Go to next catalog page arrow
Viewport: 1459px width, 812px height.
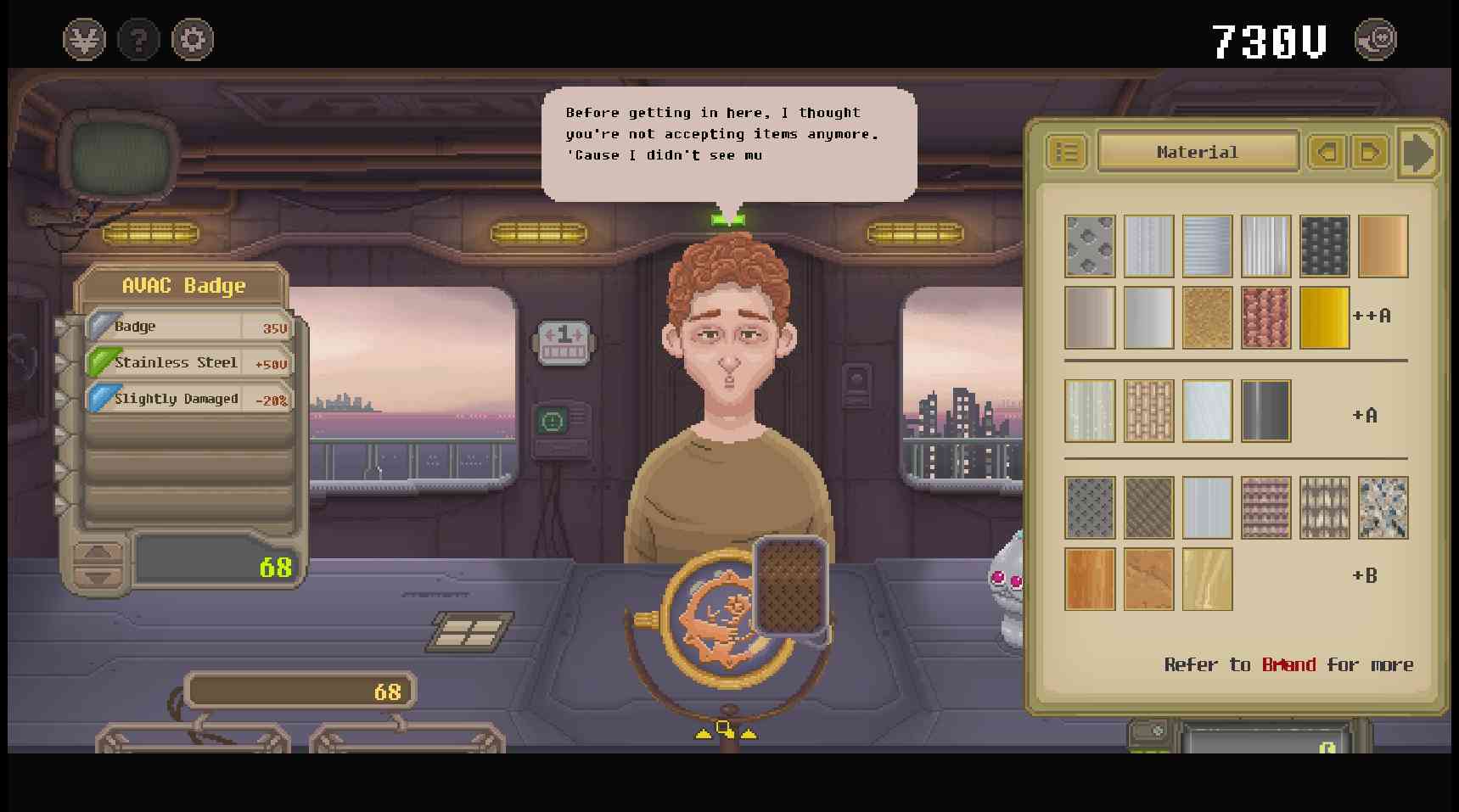click(x=1369, y=153)
